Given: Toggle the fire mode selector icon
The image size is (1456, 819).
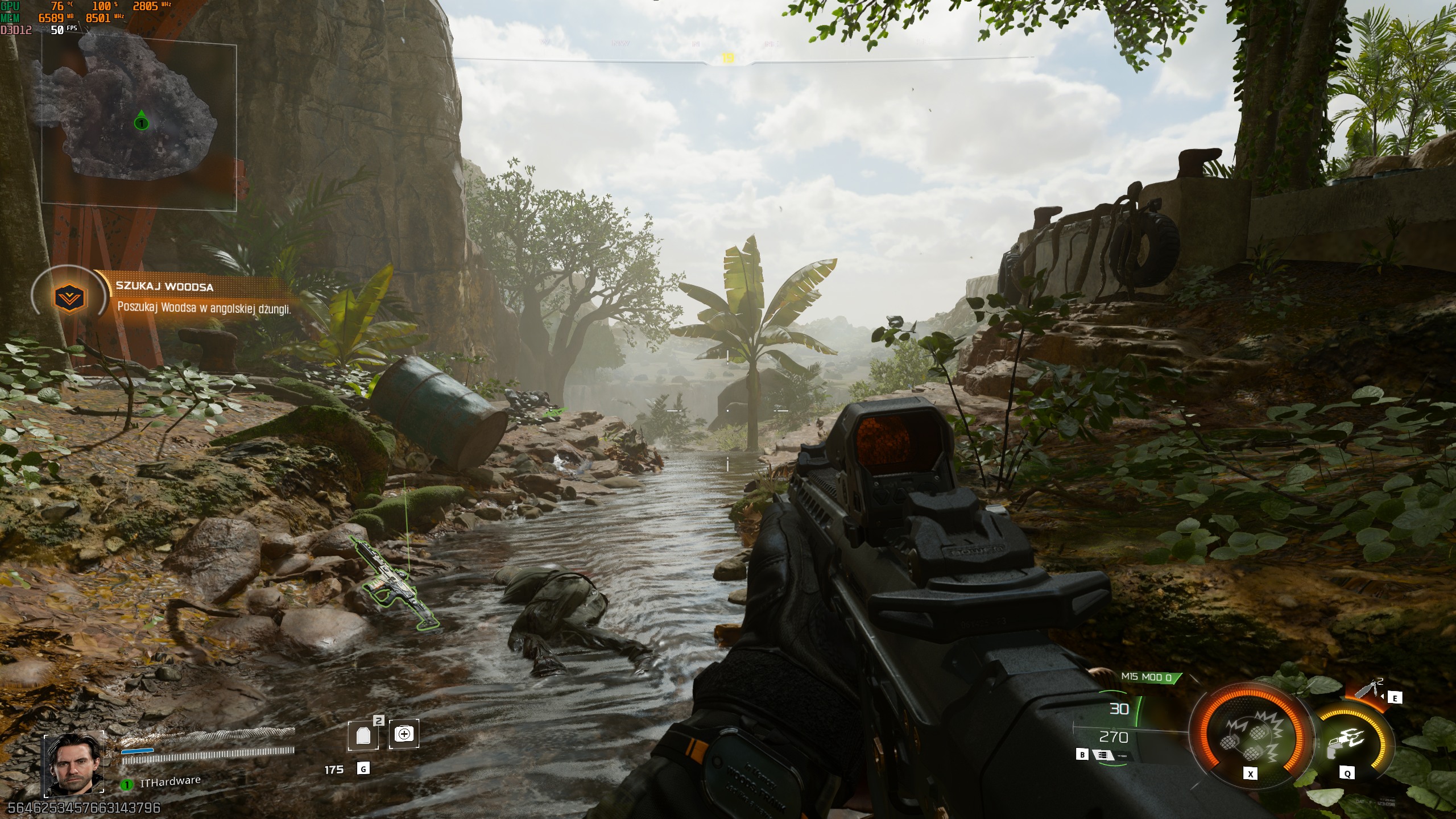Looking at the screenshot, I should 1103,755.
